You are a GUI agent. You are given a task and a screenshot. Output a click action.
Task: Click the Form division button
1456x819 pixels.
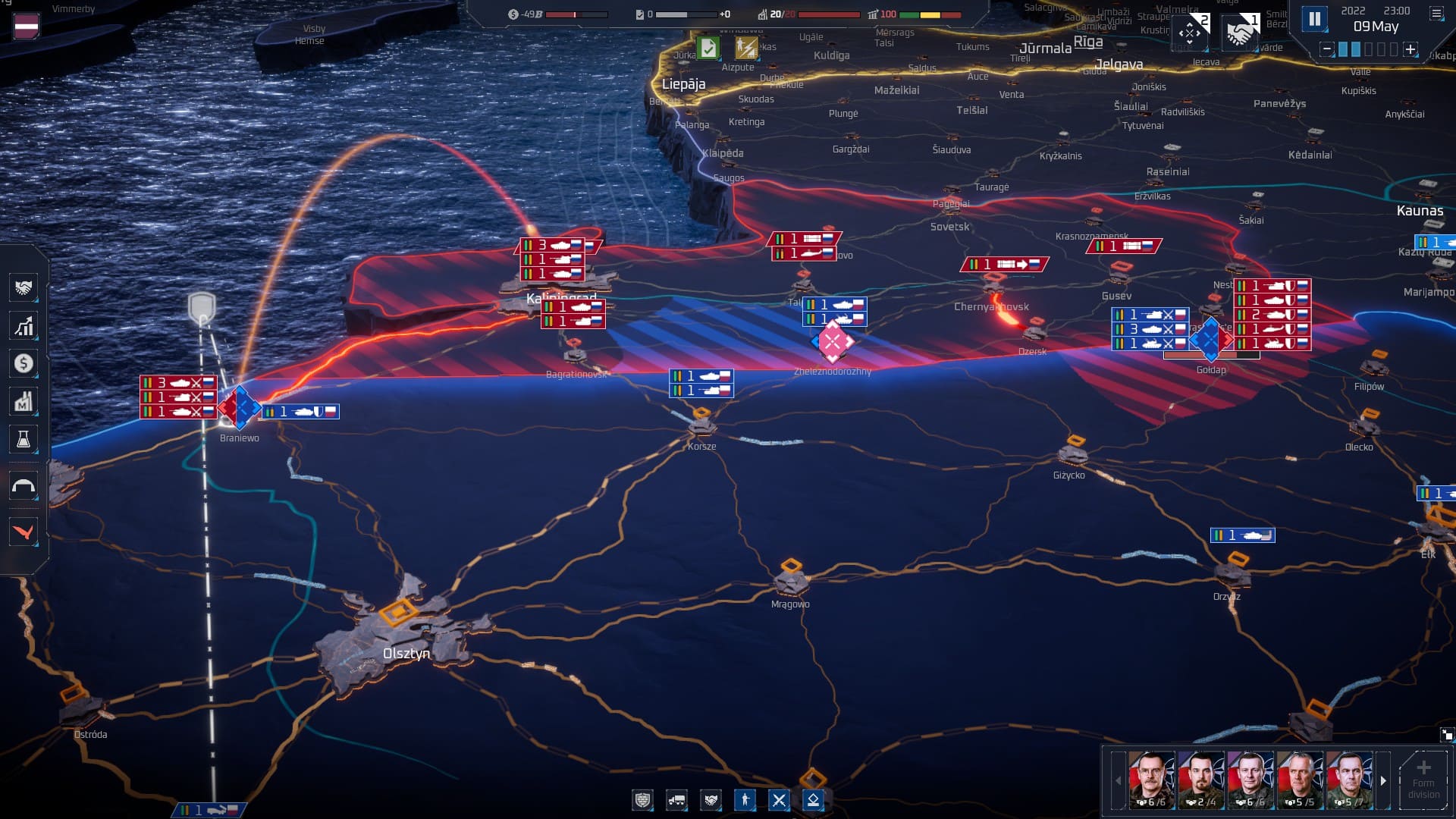pyautogui.click(x=1423, y=780)
